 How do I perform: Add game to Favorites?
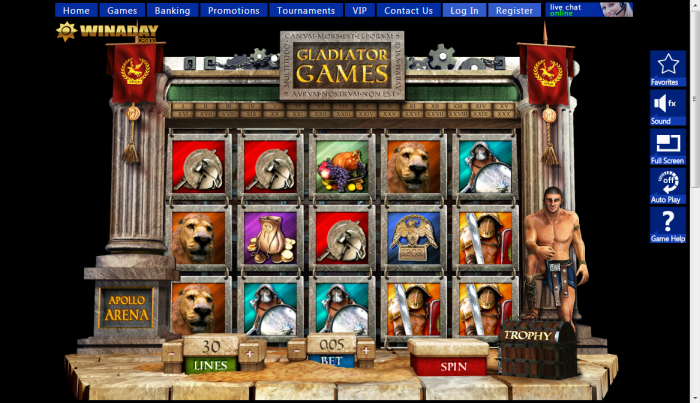667,69
